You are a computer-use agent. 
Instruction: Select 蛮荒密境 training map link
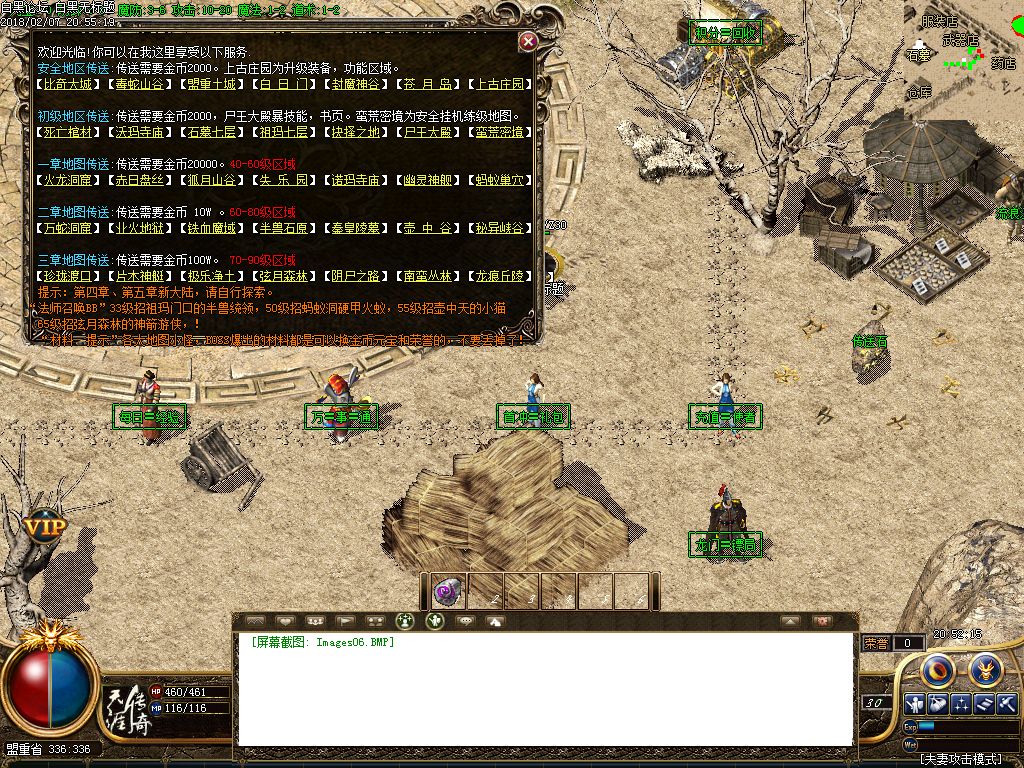click(x=502, y=132)
